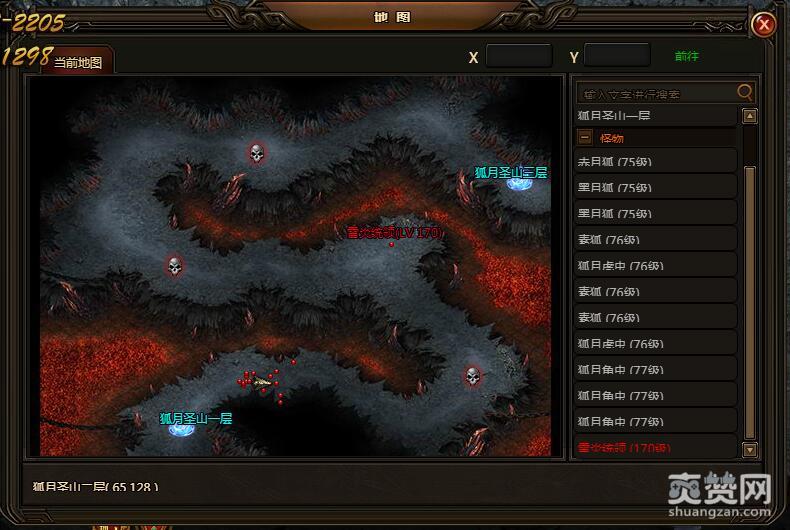Viewport: 790px width, 530px height.
Task: Click the 狐月圣山一层 portal marker on map
Action: 182,430
